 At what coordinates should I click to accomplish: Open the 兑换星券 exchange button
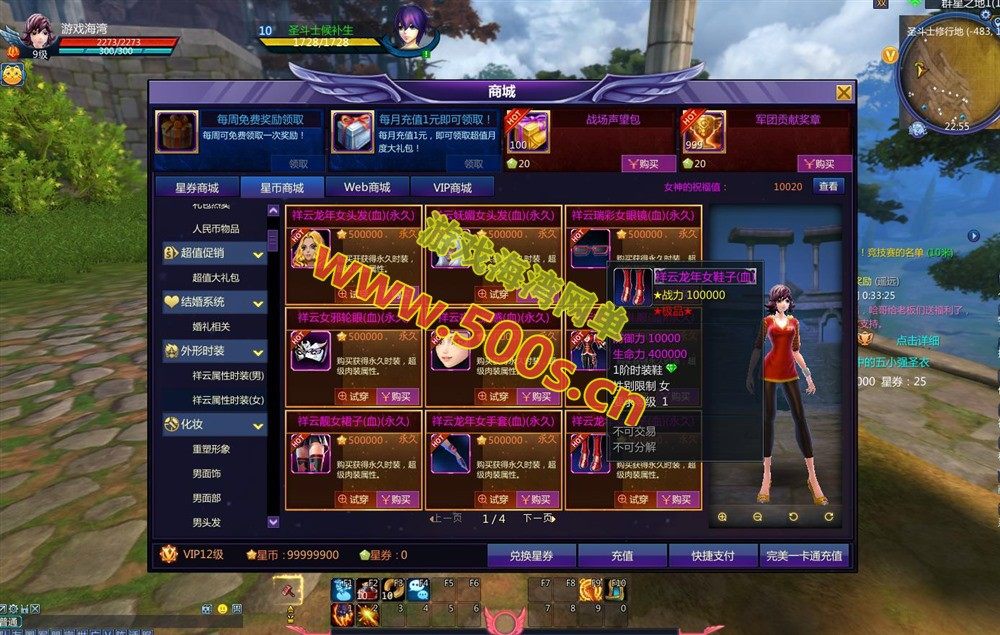[x=531, y=555]
